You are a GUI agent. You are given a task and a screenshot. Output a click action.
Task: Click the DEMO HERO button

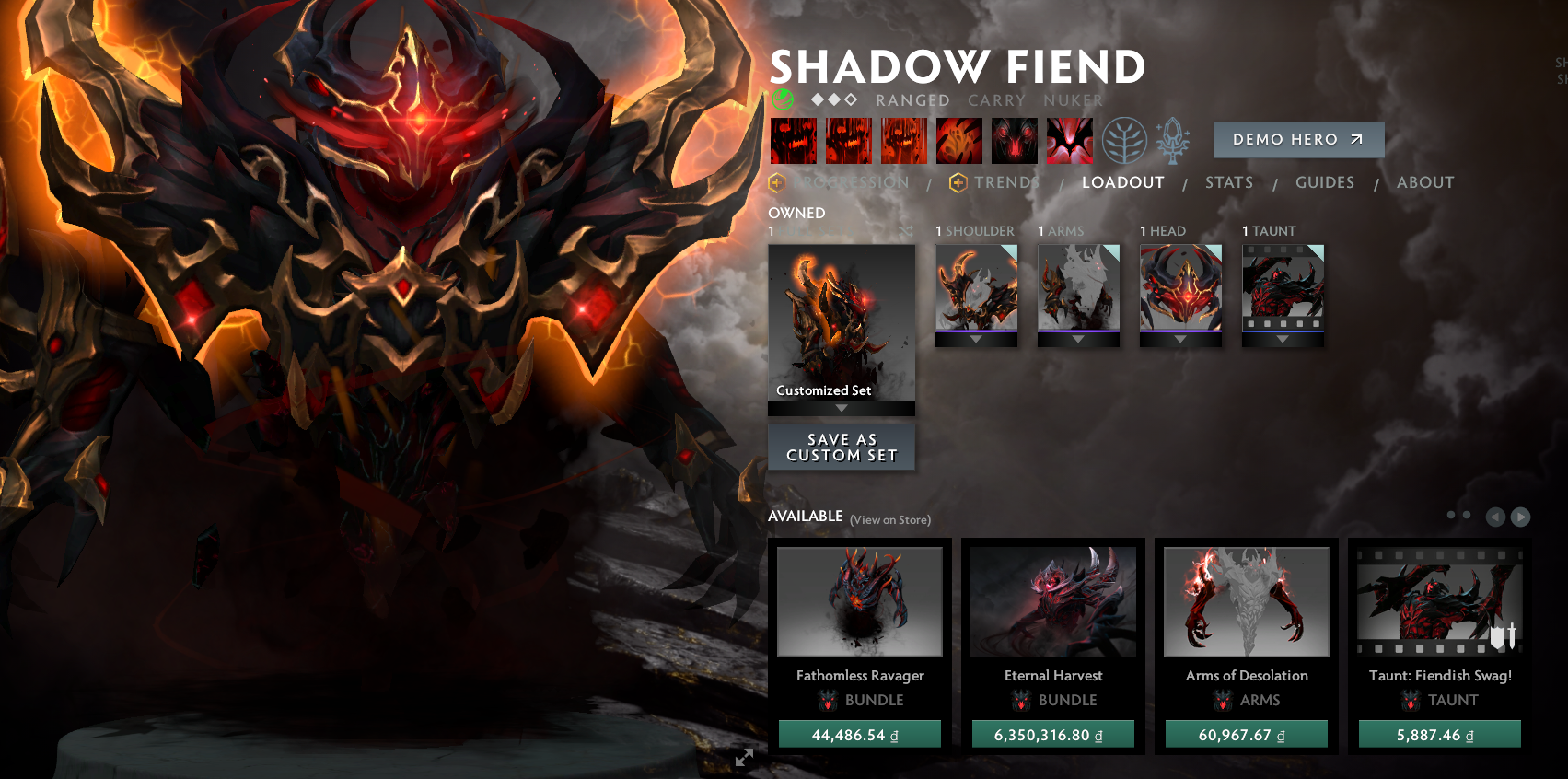[1298, 139]
